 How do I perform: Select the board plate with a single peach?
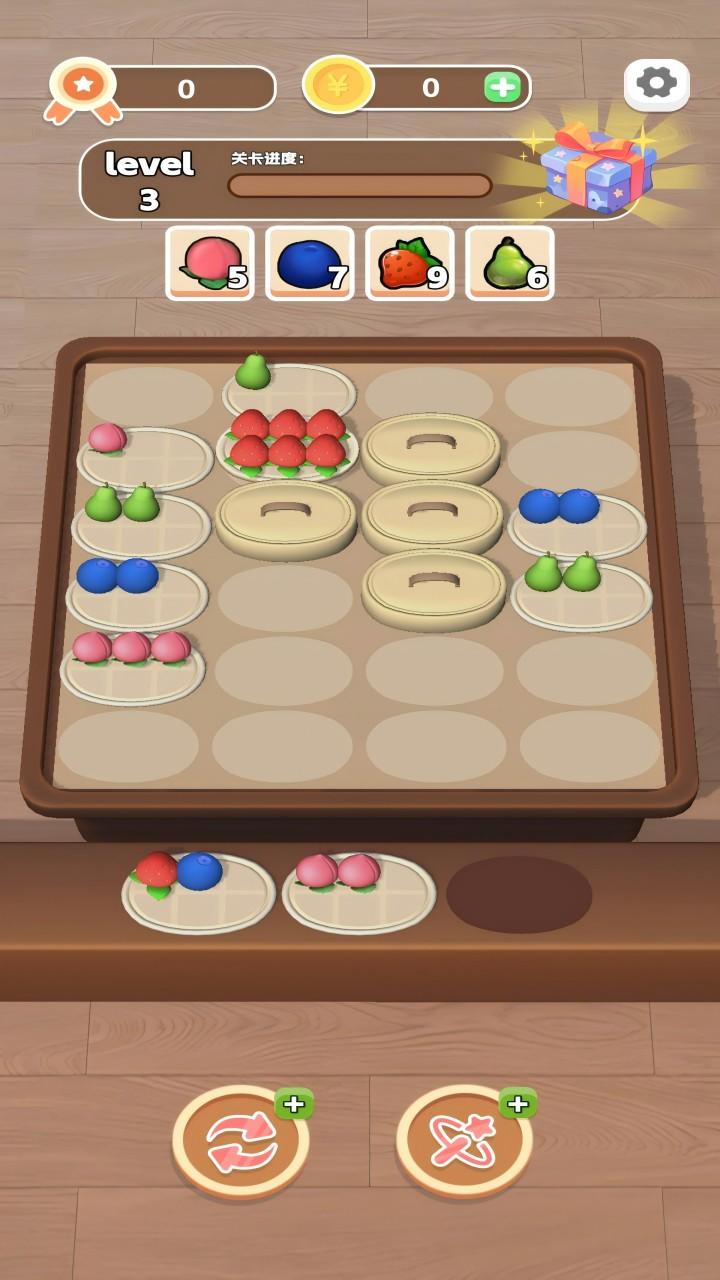[x=145, y=453]
